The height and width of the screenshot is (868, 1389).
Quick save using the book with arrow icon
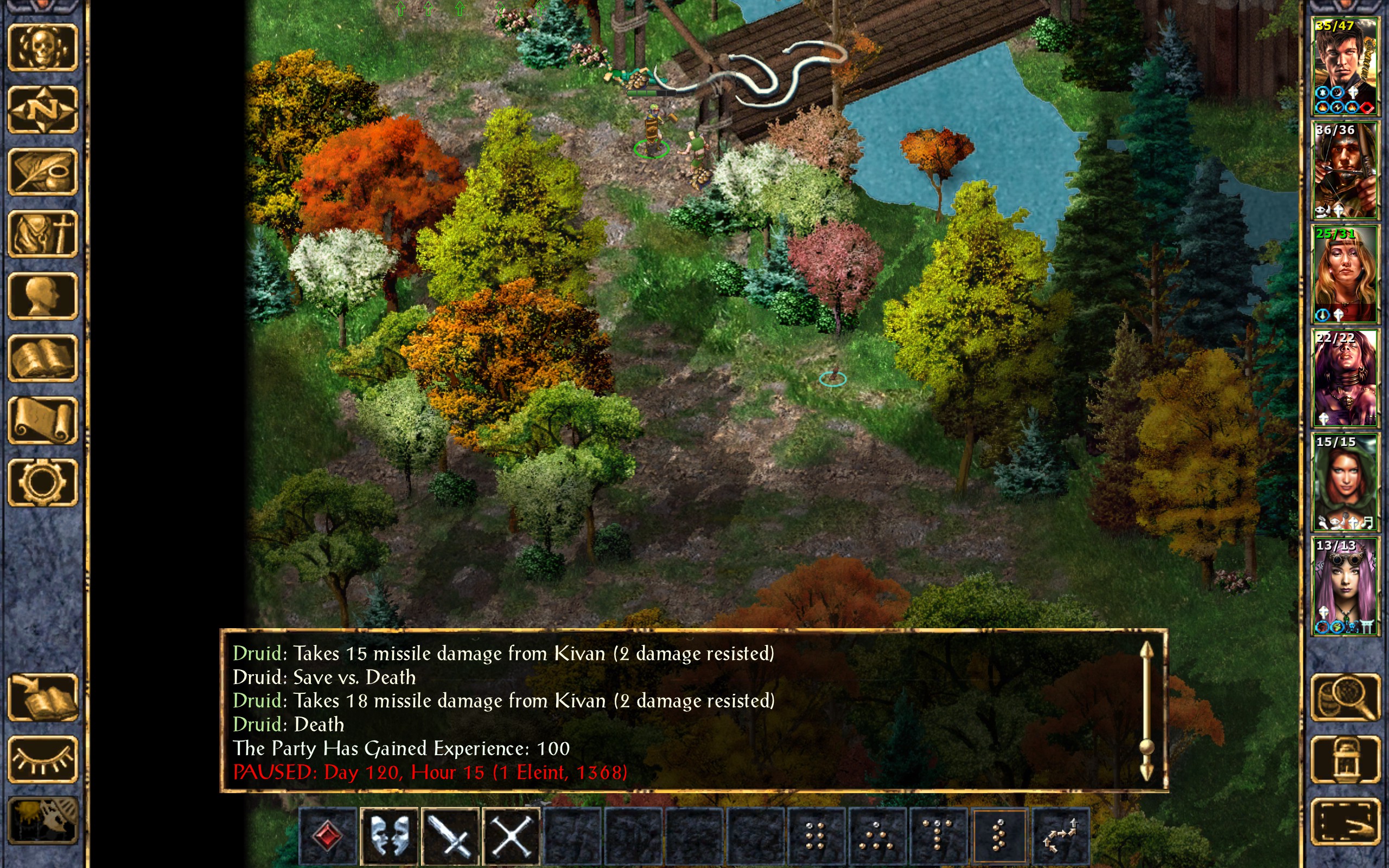click(x=42, y=698)
